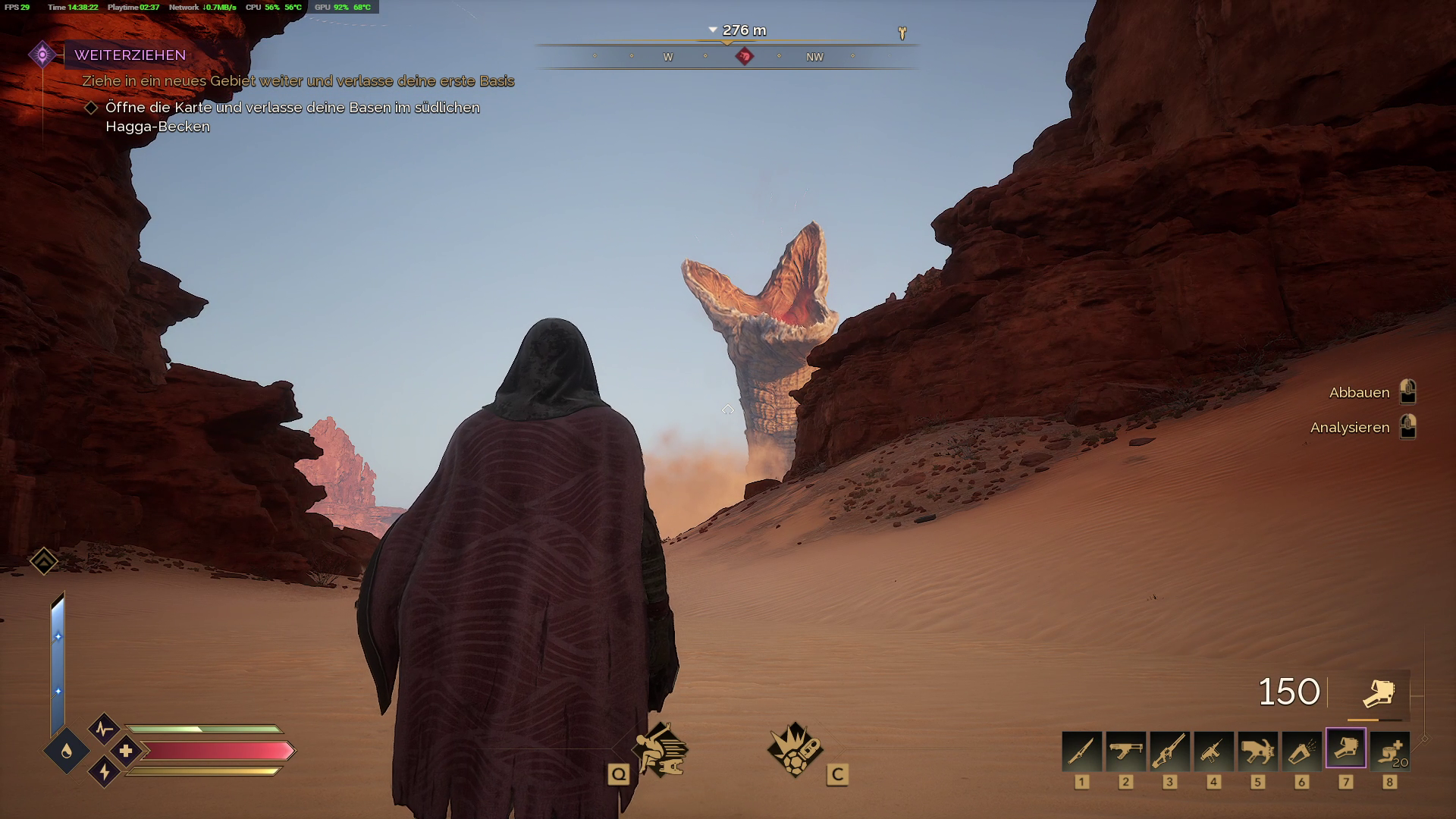Click the highlighted tool in hotbar slot 7
The height and width of the screenshot is (819, 1456).
pos(1345,748)
